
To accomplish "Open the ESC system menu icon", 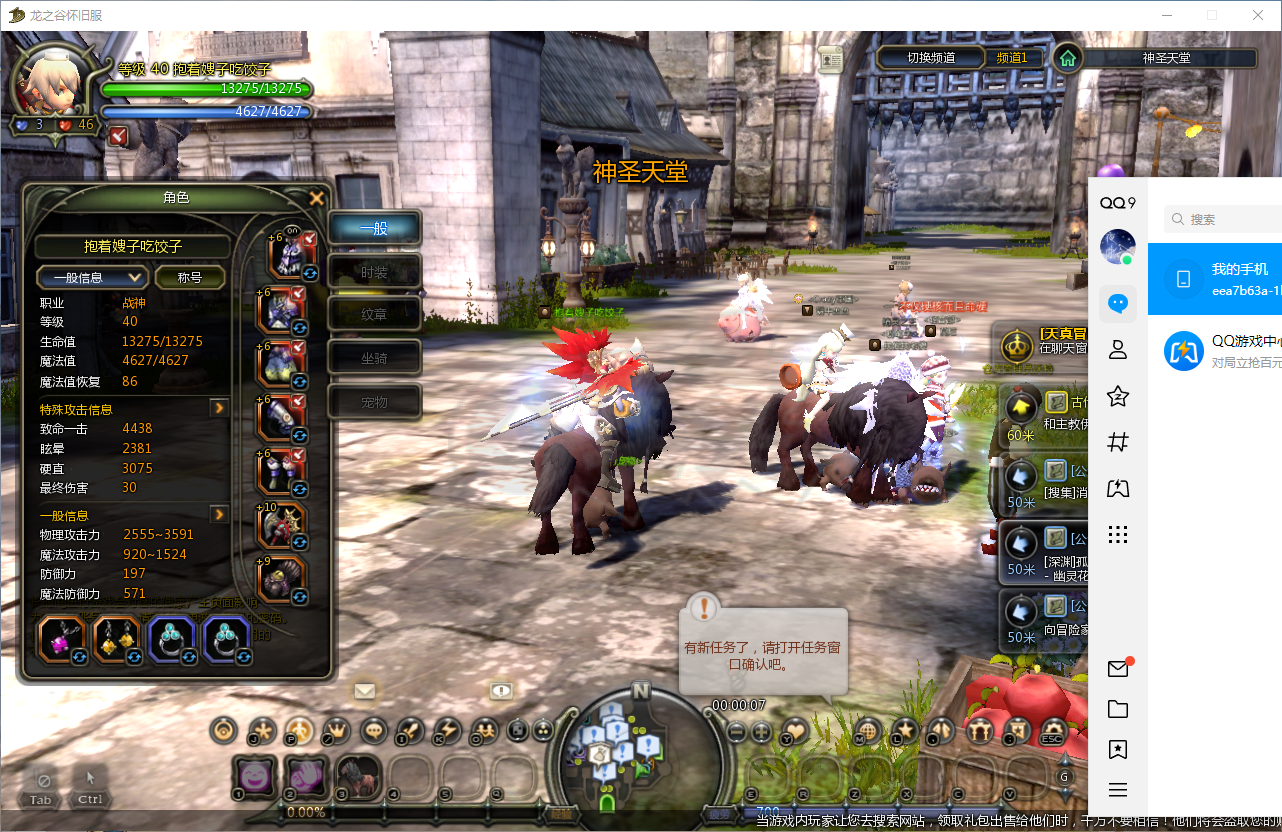I will click(x=1051, y=731).
